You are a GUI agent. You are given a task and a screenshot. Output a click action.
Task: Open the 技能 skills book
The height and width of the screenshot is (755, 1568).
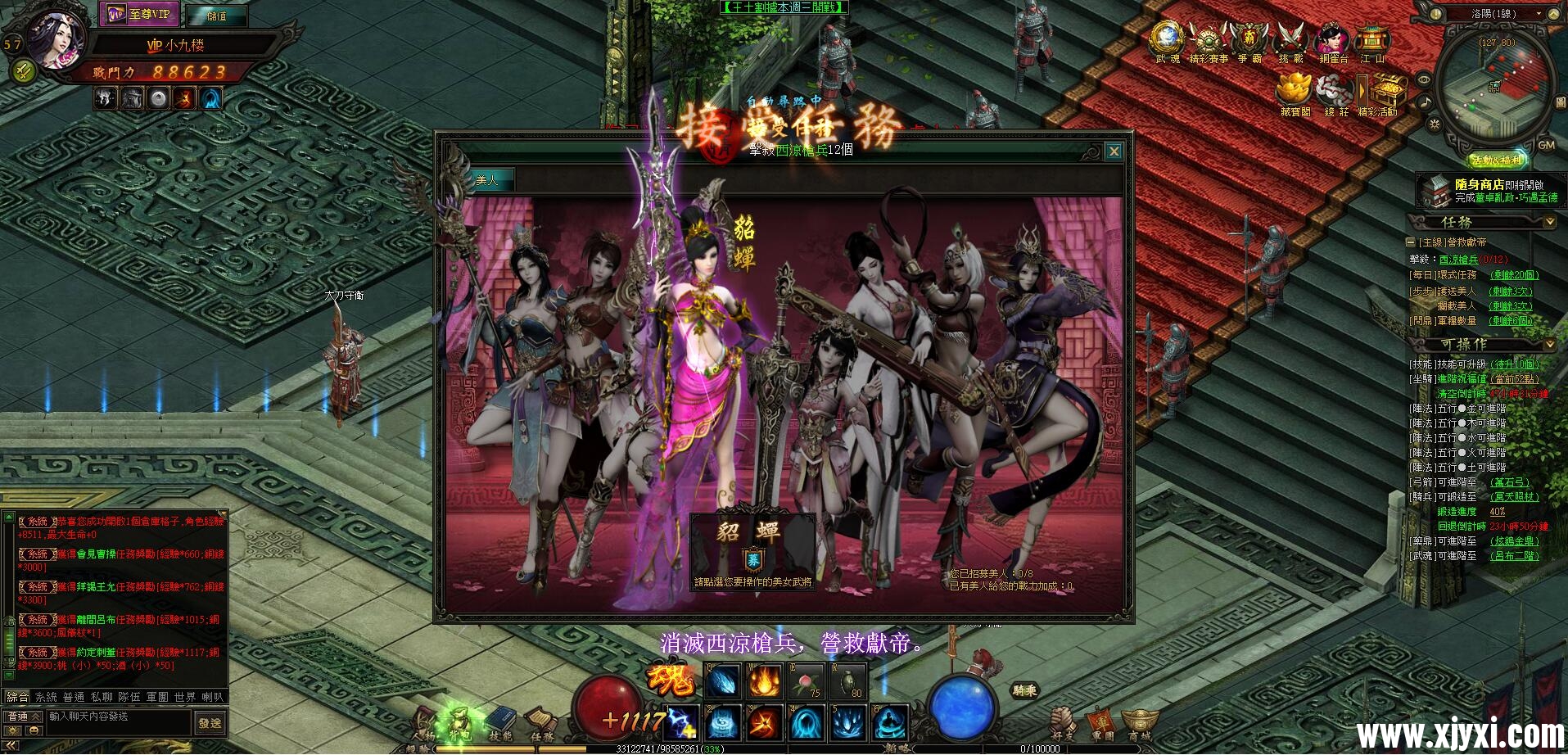coord(500,722)
